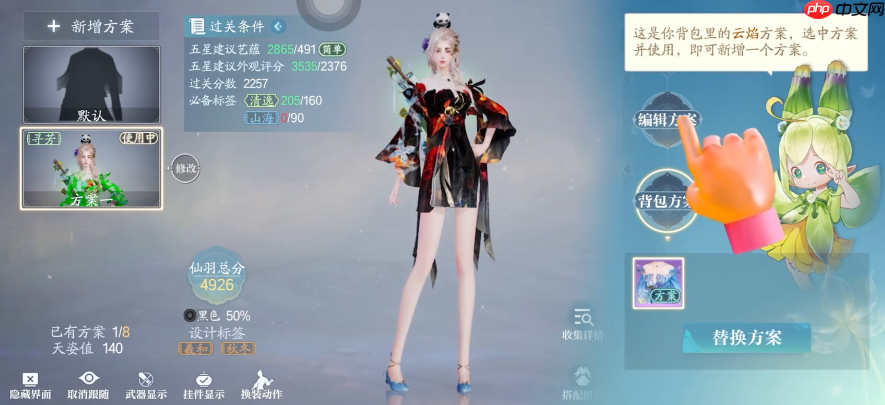
Task: Collapse the 过关条件 panel arrow
Action: coord(278,26)
